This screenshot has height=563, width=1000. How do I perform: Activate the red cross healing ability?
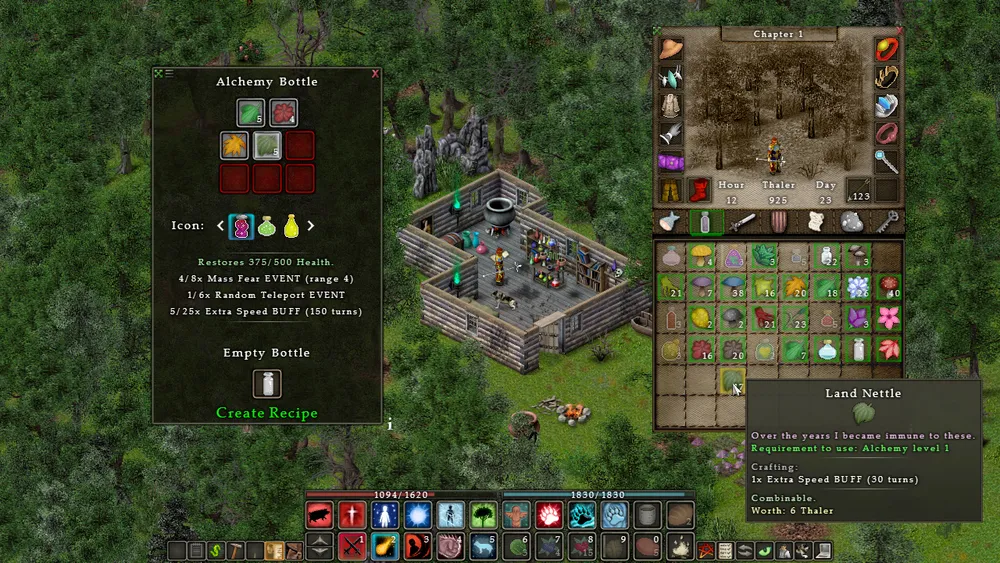tap(351, 515)
